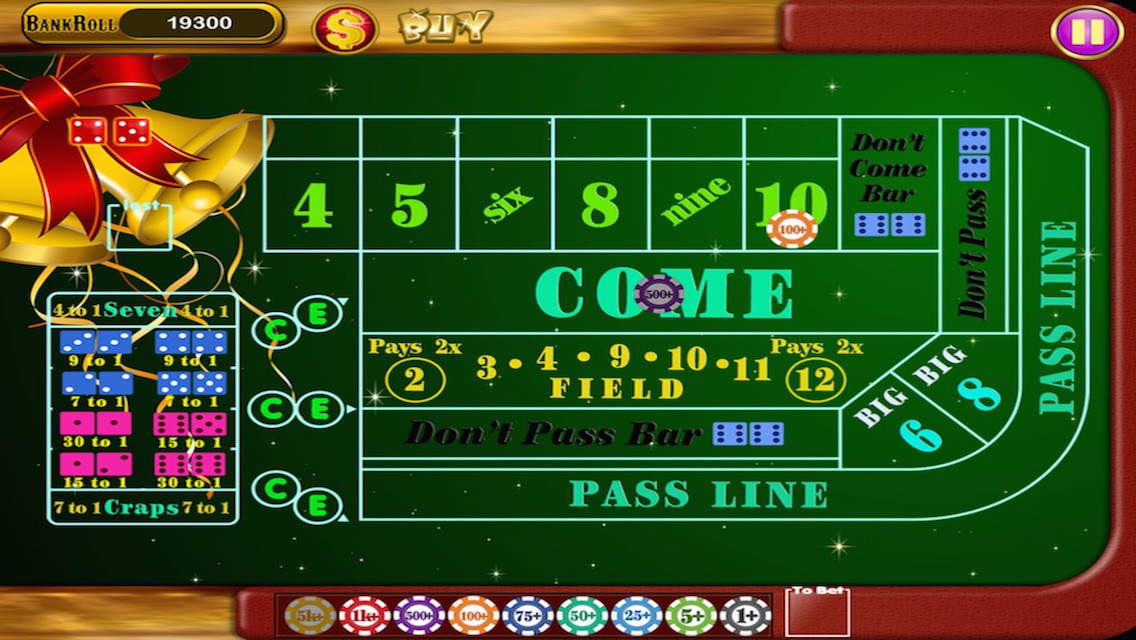The height and width of the screenshot is (640, 1136).
Task: Pick the red 1k+ chip
Action: tap(364, 616)
